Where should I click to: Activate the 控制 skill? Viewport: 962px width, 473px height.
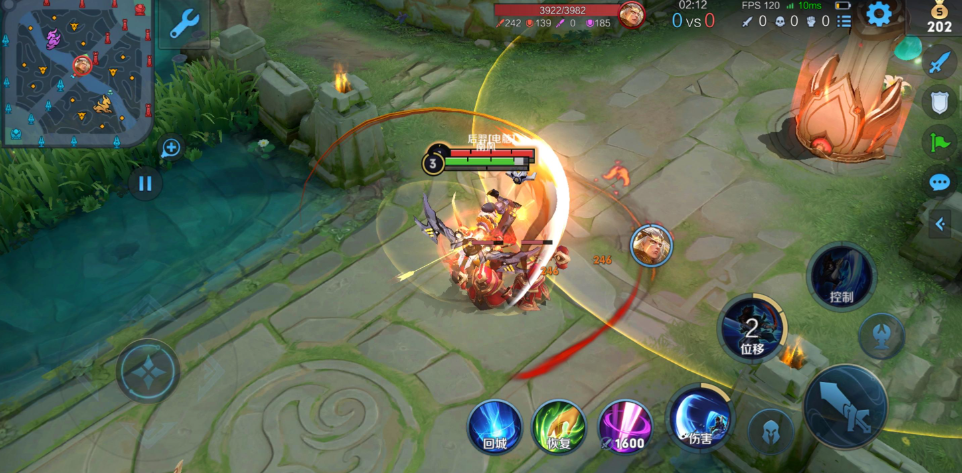click(841, 276)
